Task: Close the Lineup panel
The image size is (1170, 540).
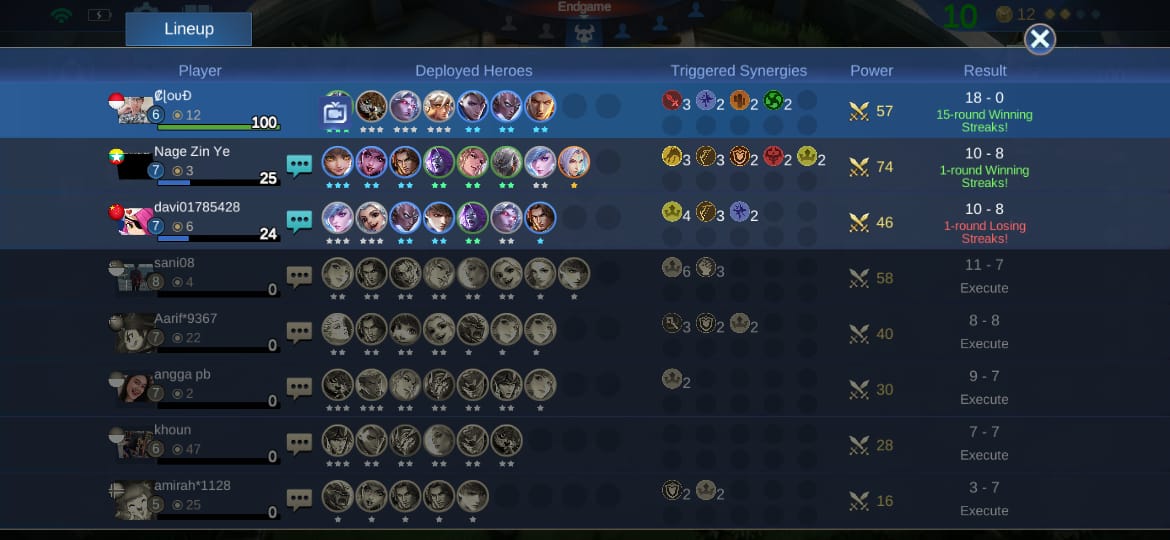Action: click(x=1040, y=39)
